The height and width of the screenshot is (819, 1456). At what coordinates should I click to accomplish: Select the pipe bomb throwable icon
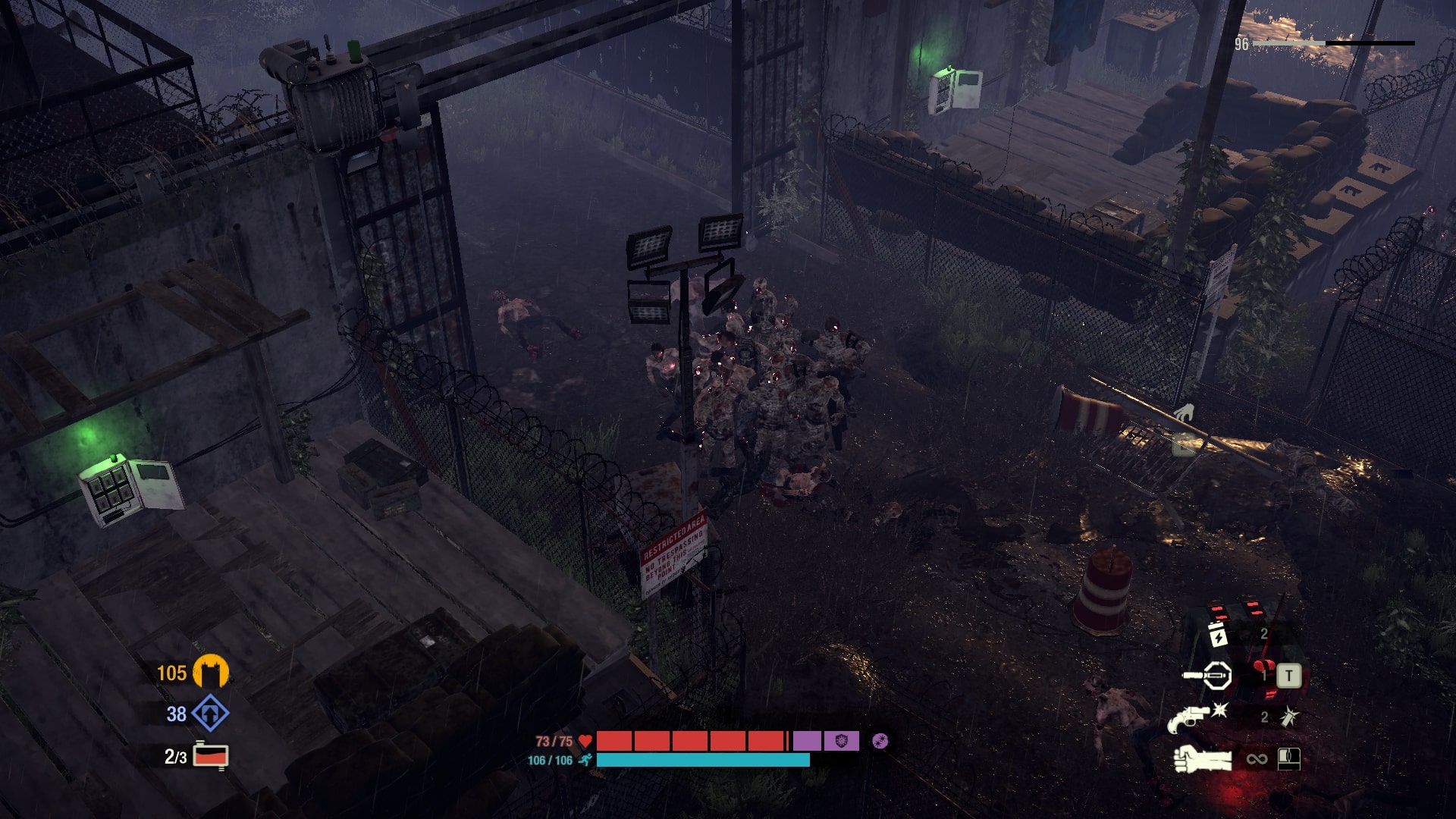1207,675
